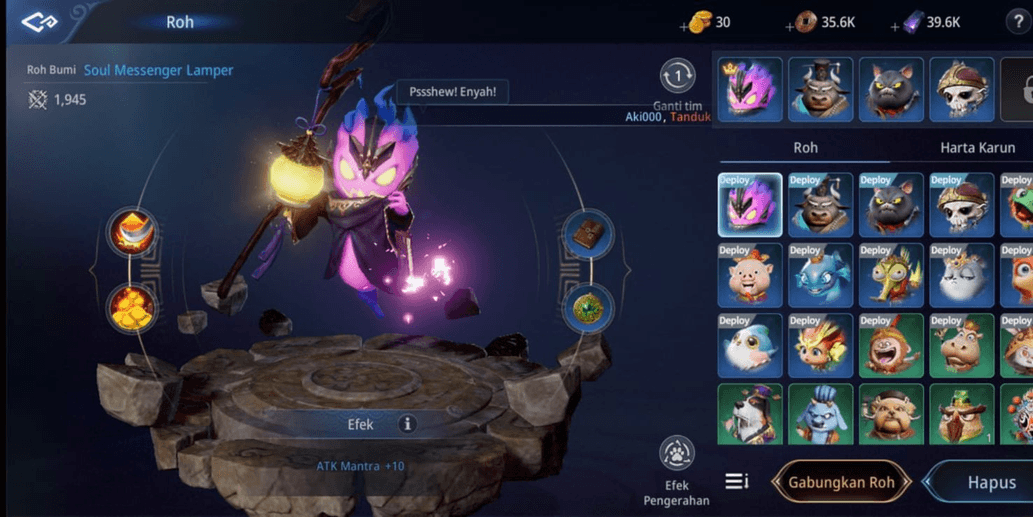Open the help question mark icon
Screen dimensions: 1033x517
[x=1018, y=22]
